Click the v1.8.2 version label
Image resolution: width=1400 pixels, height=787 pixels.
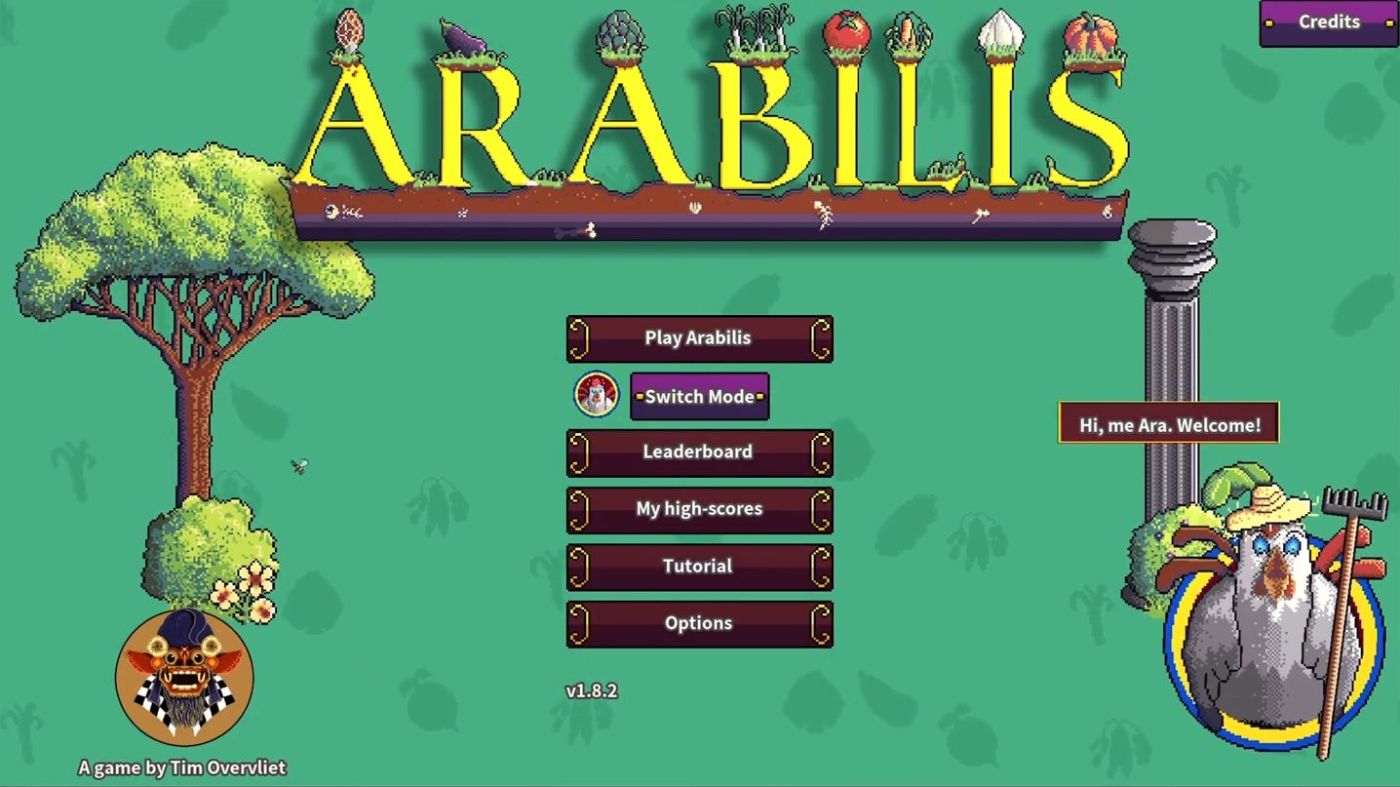click(x=592, y=689)
